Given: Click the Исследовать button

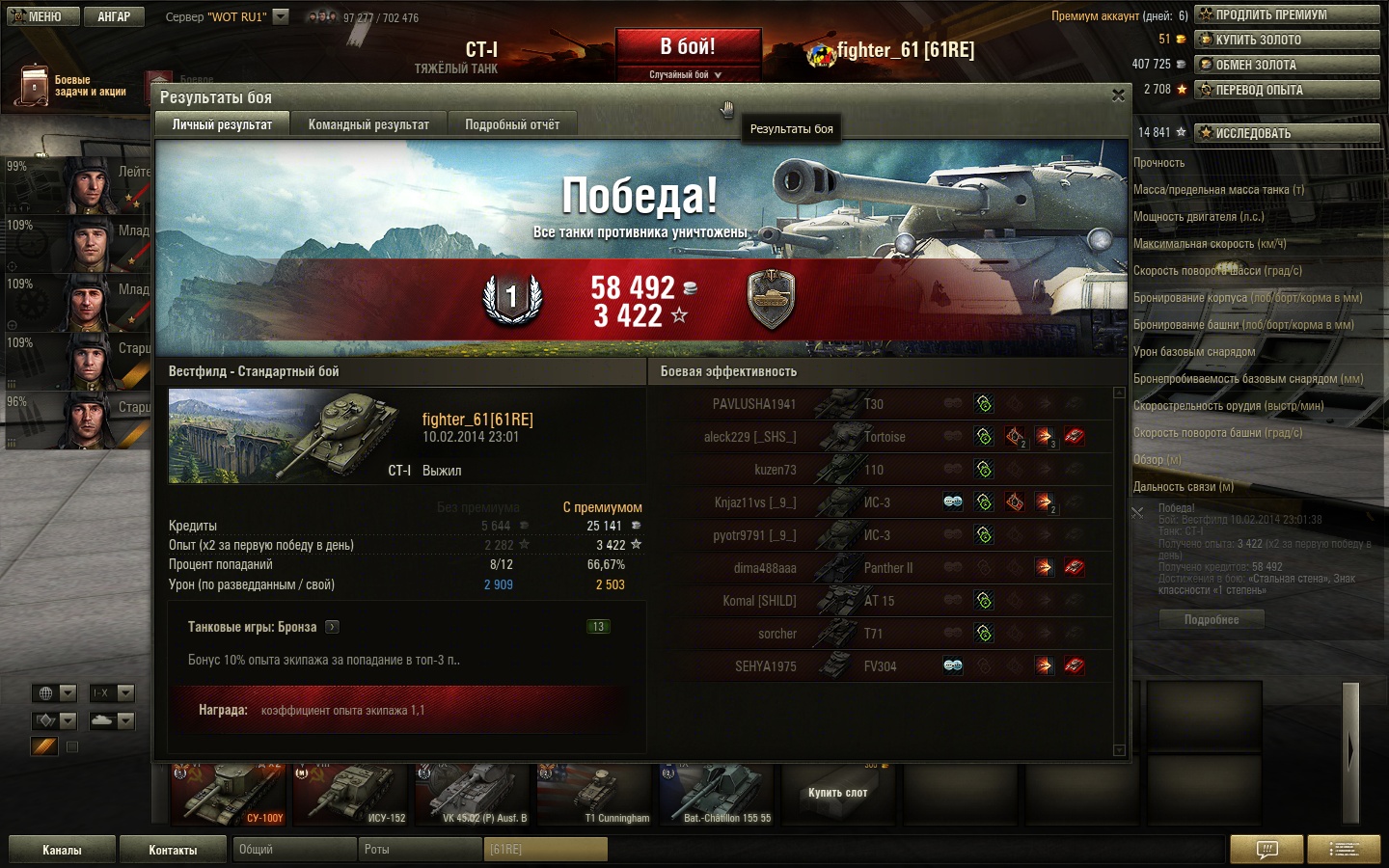Looking at the screenshot, I should (1287, 133).
